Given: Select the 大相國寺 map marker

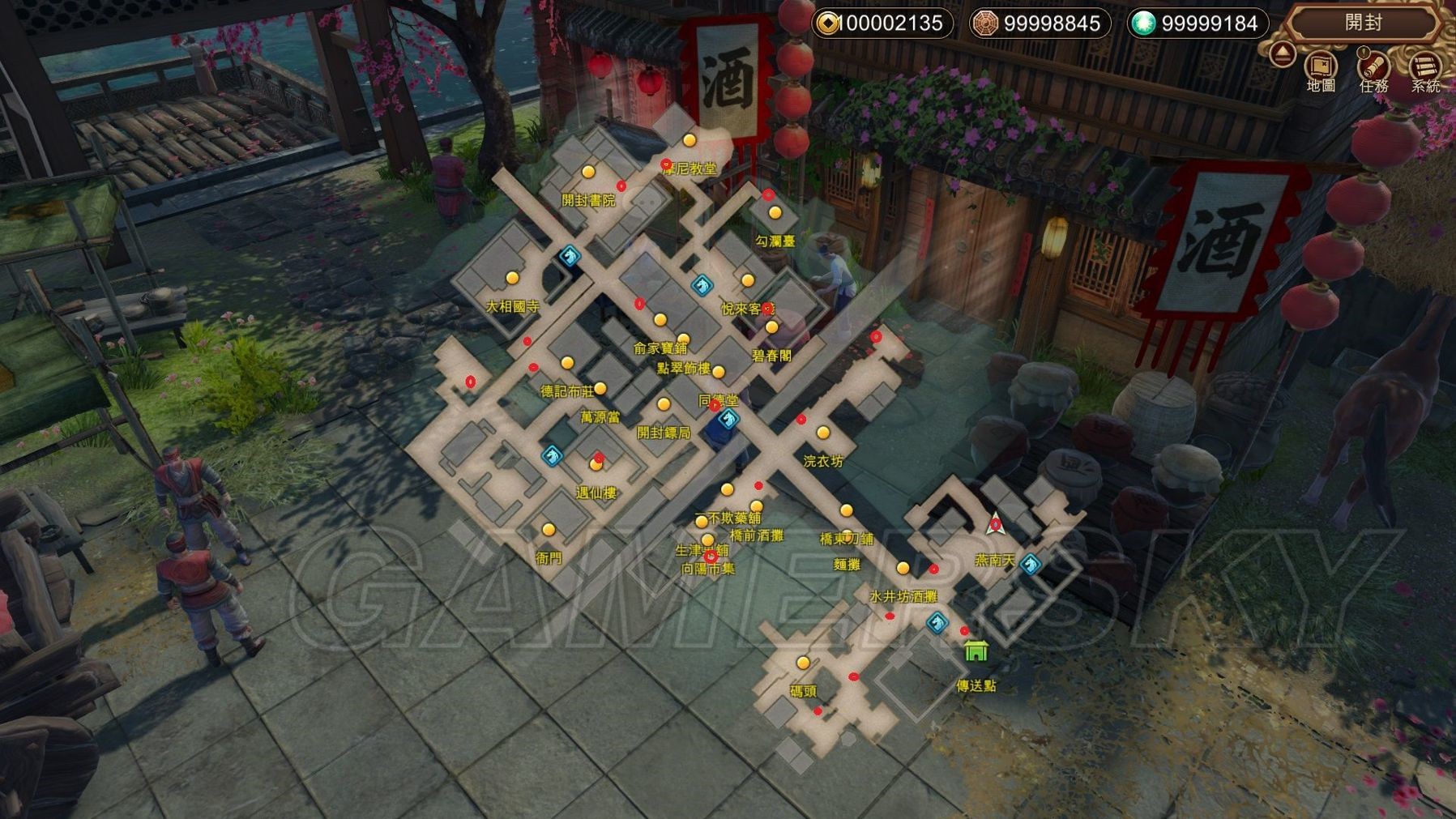Looking at the screenshot, I should point(512,279).
